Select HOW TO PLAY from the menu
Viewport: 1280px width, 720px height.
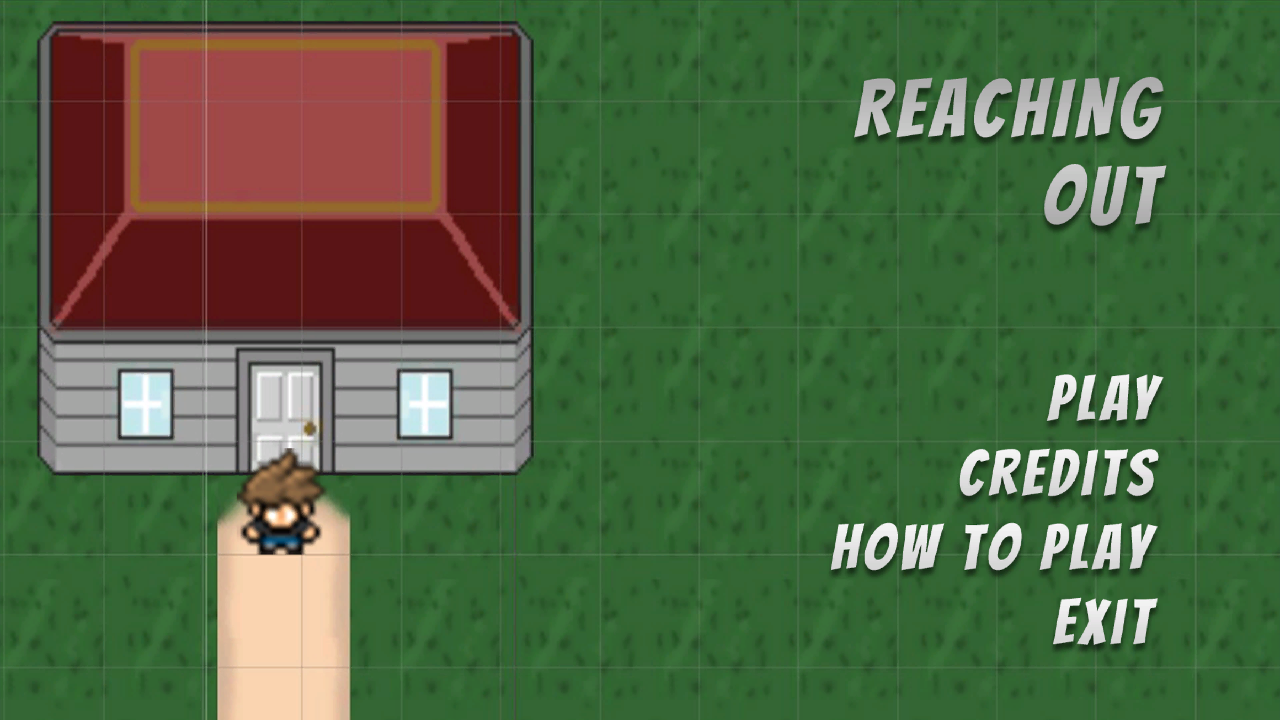[992, 545]
